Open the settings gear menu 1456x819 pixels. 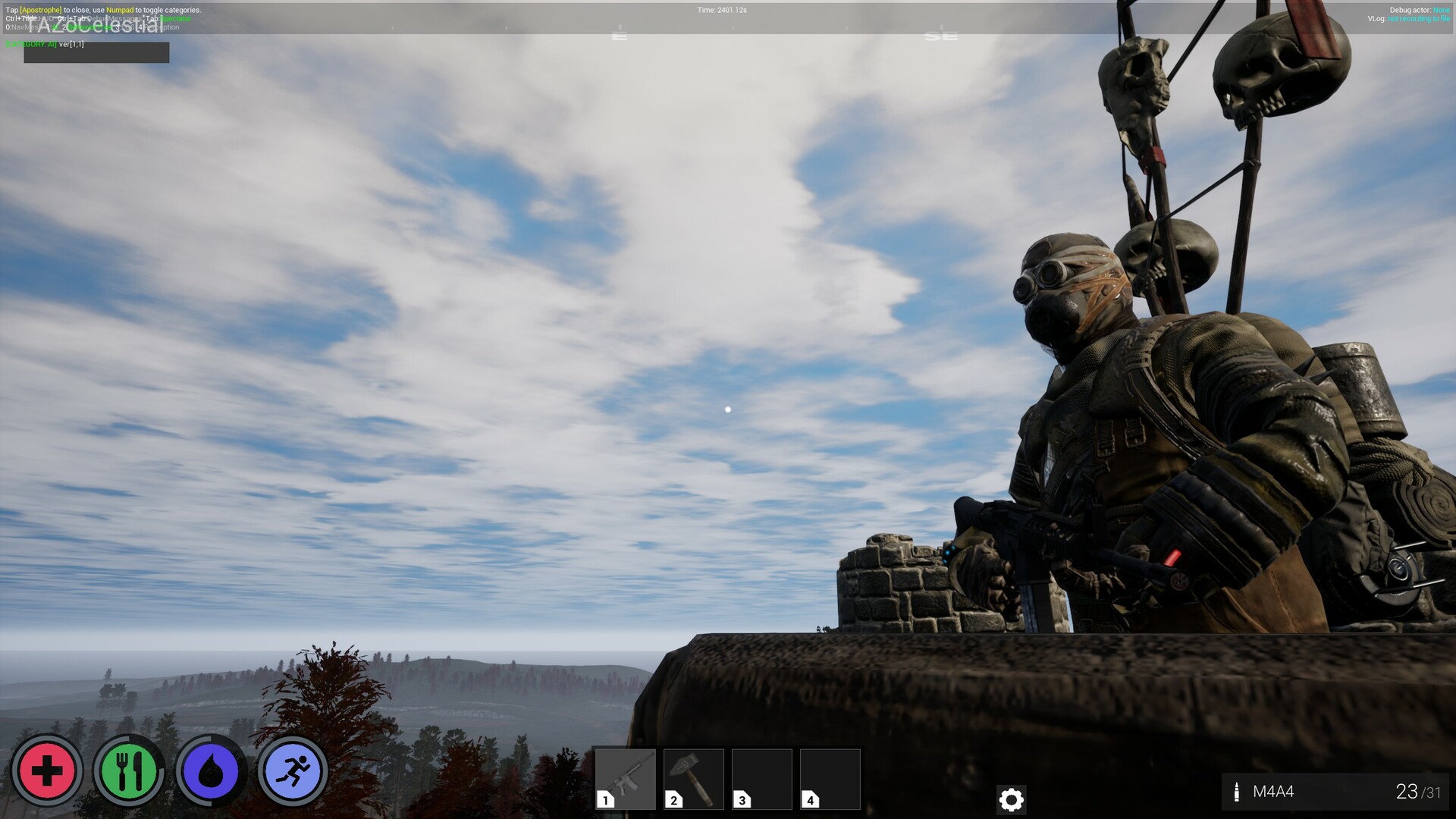tap(1012, 800)
